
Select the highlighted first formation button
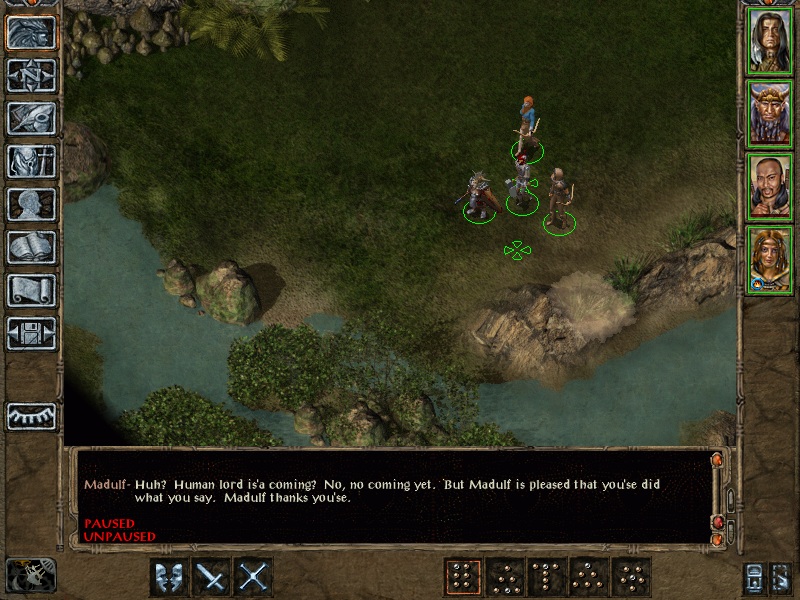(x=462, y=577)
